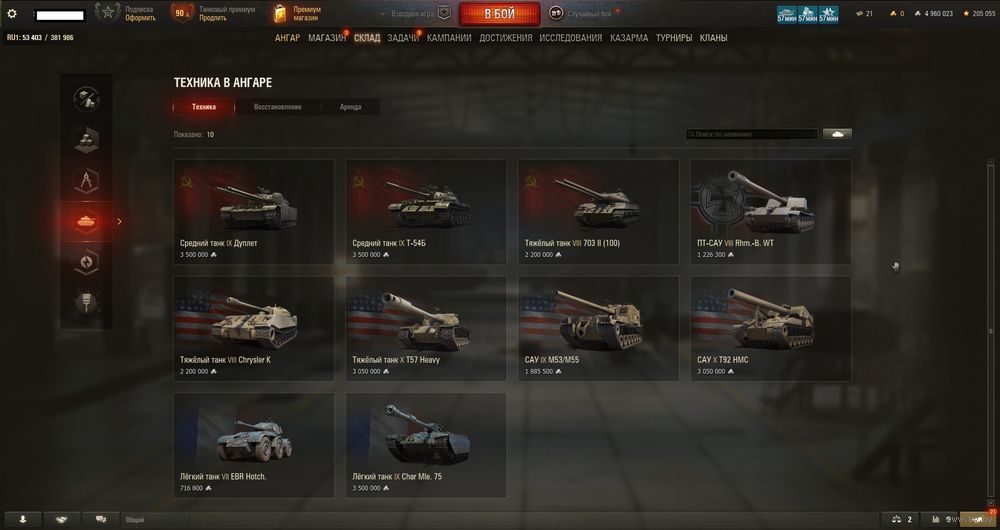The height and width of the screenshot is (530, 1000).
Task: Open the Кланы menu
Action: 713,38
